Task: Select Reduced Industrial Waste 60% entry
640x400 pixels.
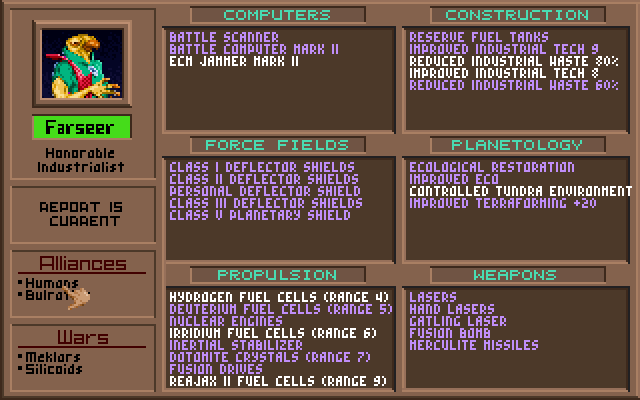Action: point(513,85)
